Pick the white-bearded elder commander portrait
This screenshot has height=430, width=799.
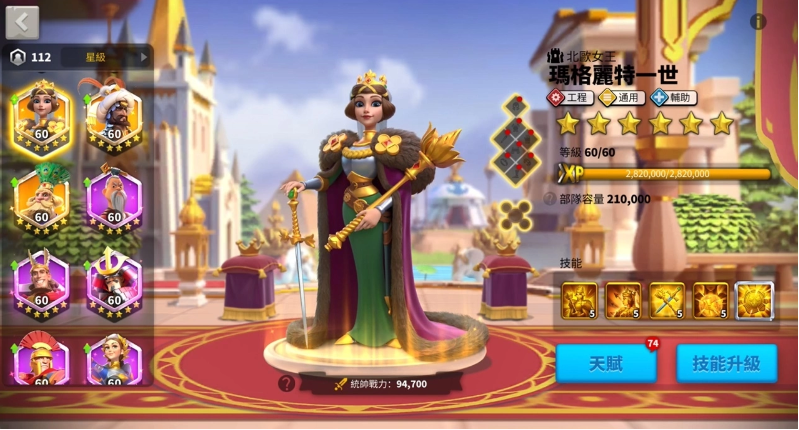[x=114, y=196]
